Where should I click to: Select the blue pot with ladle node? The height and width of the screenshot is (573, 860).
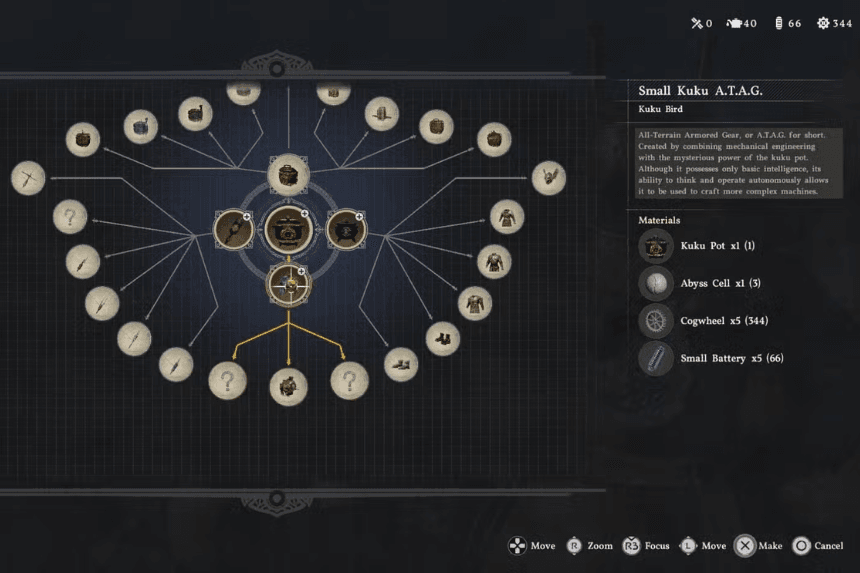pyautogui.click(x=141, y=127)
